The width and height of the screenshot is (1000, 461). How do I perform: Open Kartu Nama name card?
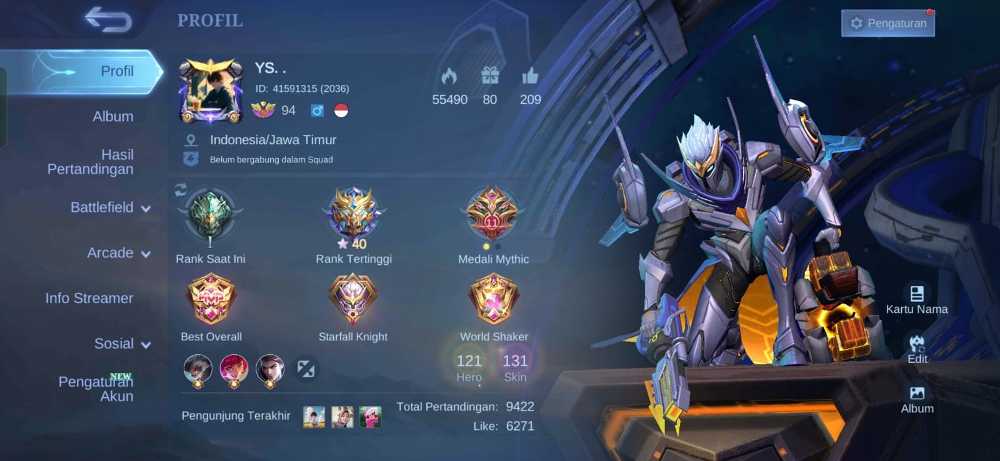[x=916, y=299]
